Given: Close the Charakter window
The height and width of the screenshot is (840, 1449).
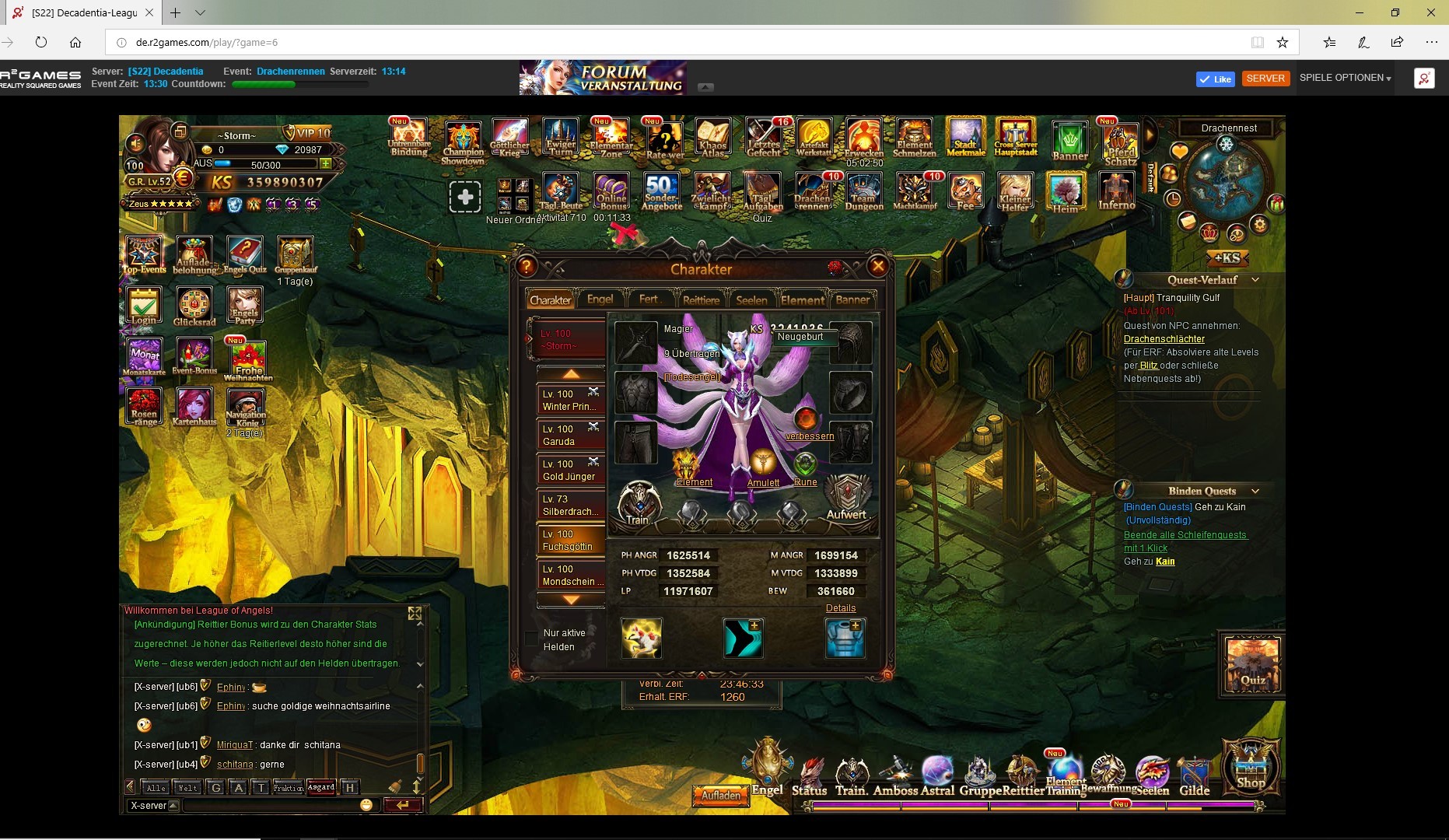Looking at the screenshot, I should click(878, 267).
